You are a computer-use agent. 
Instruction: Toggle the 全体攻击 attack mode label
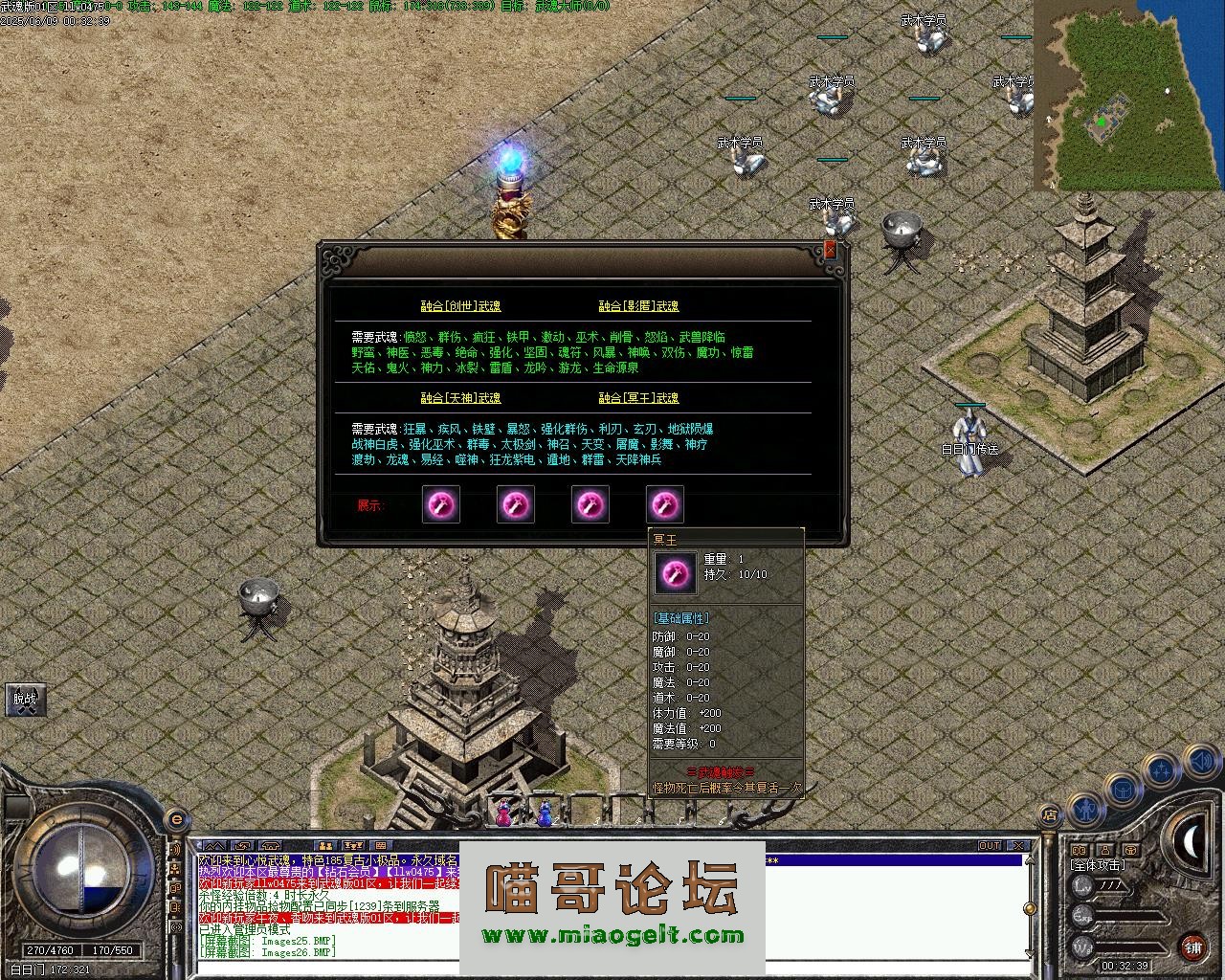pos(1098,865)
